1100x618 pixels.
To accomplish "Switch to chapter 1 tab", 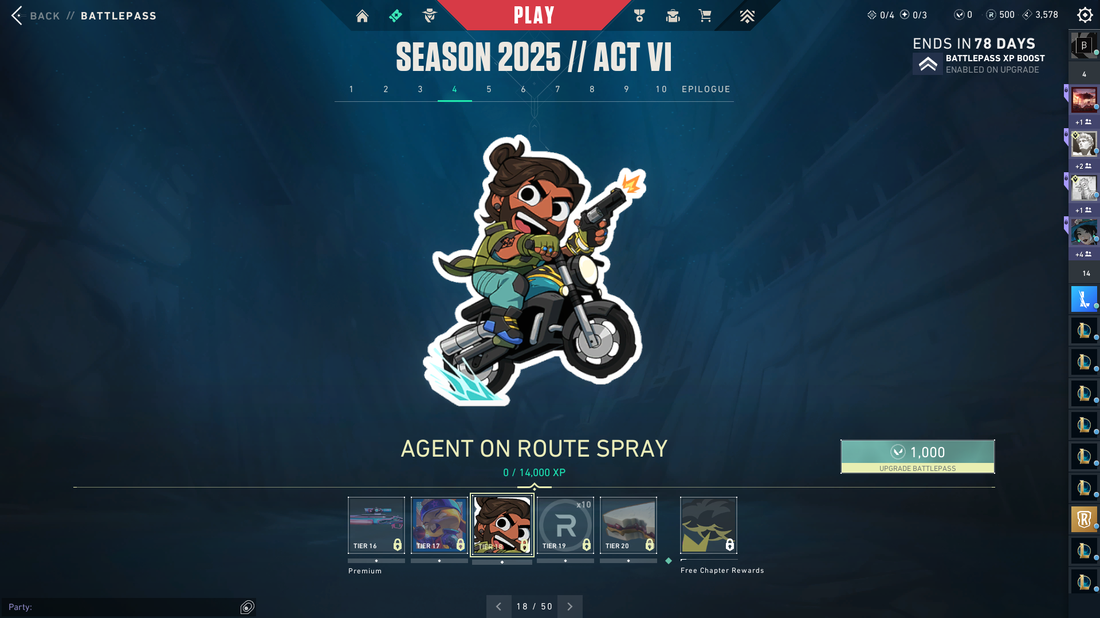I will 351,89.
